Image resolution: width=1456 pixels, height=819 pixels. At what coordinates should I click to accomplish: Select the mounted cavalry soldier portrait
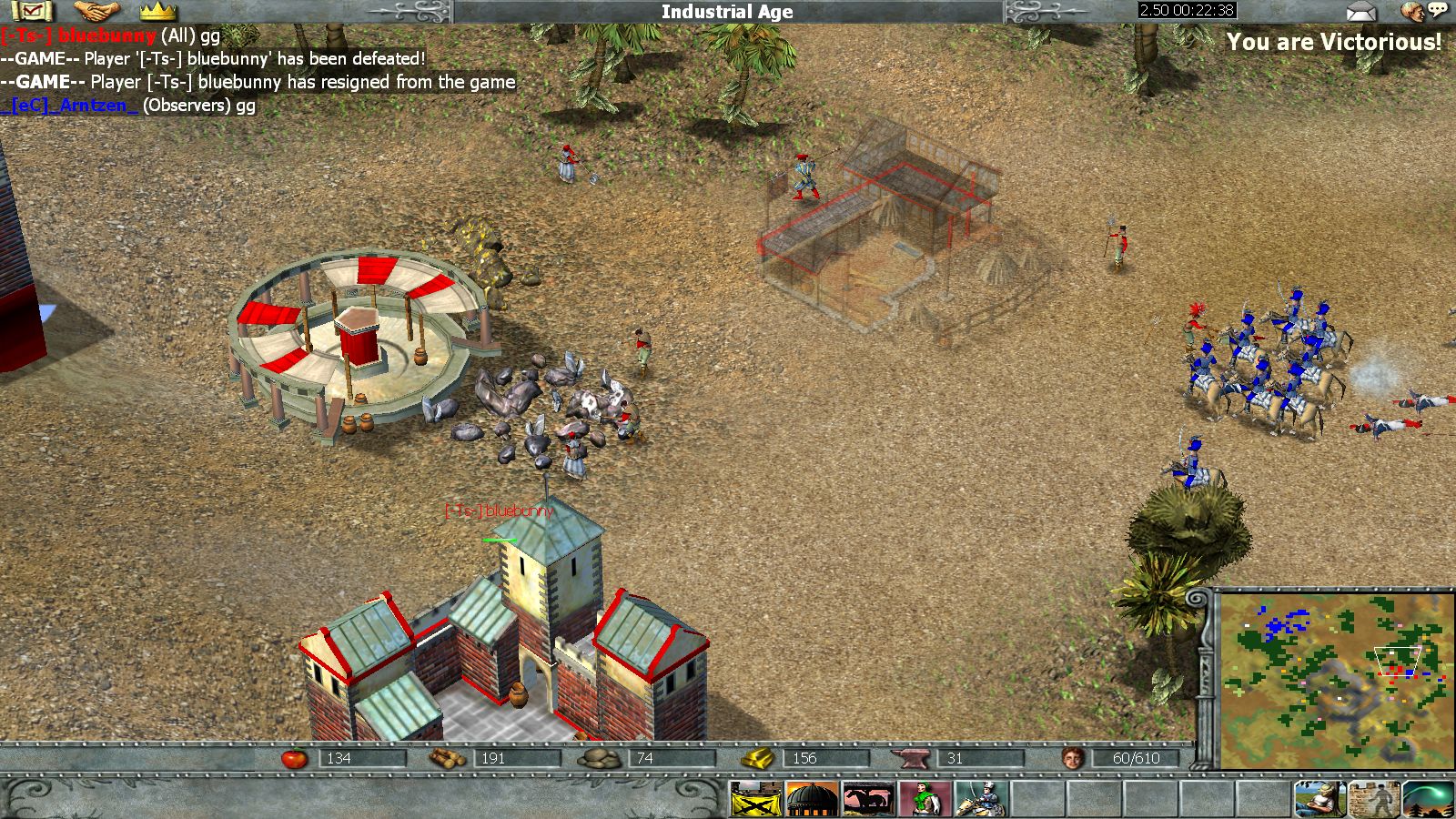coord(981,800)
